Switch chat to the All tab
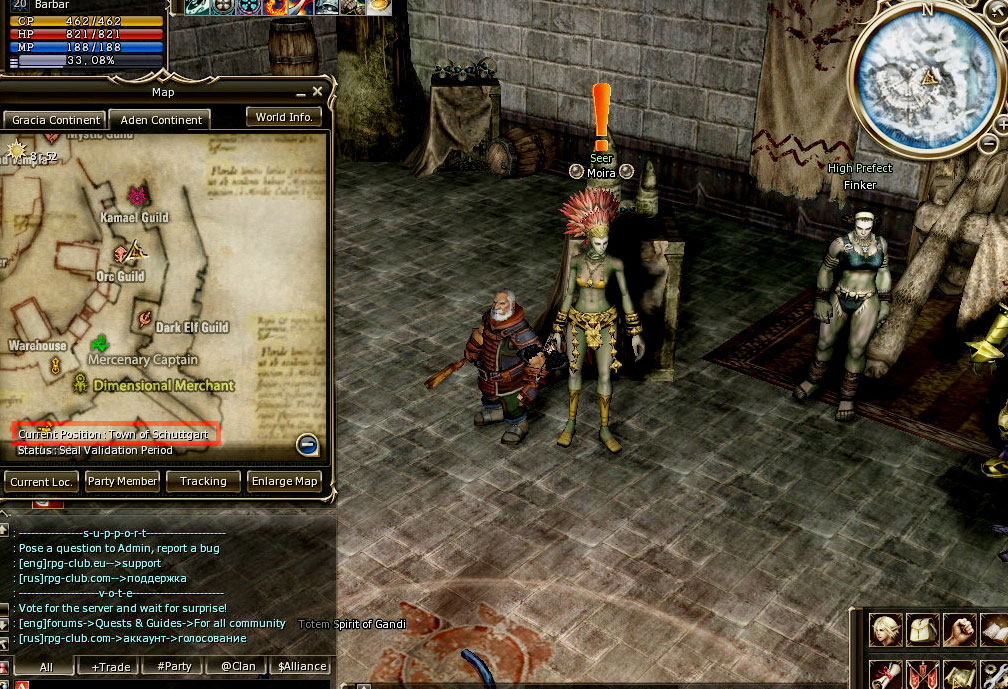 (x=46, y=666)
